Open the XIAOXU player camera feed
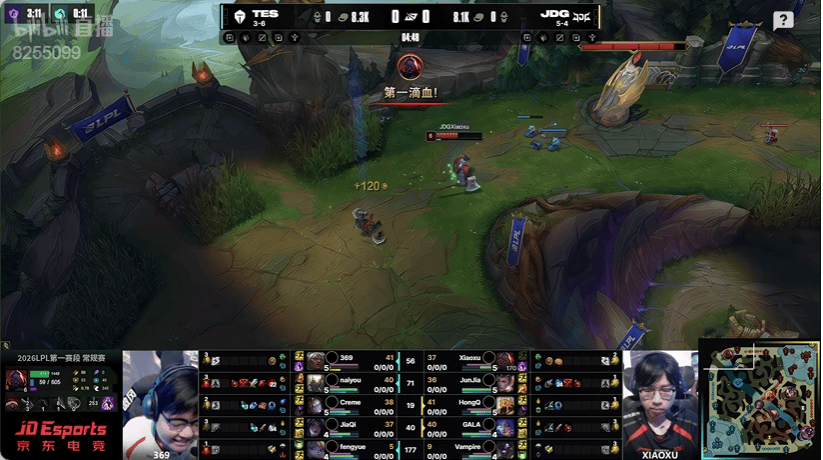The image size is (823, 460). tap(659, 400)
